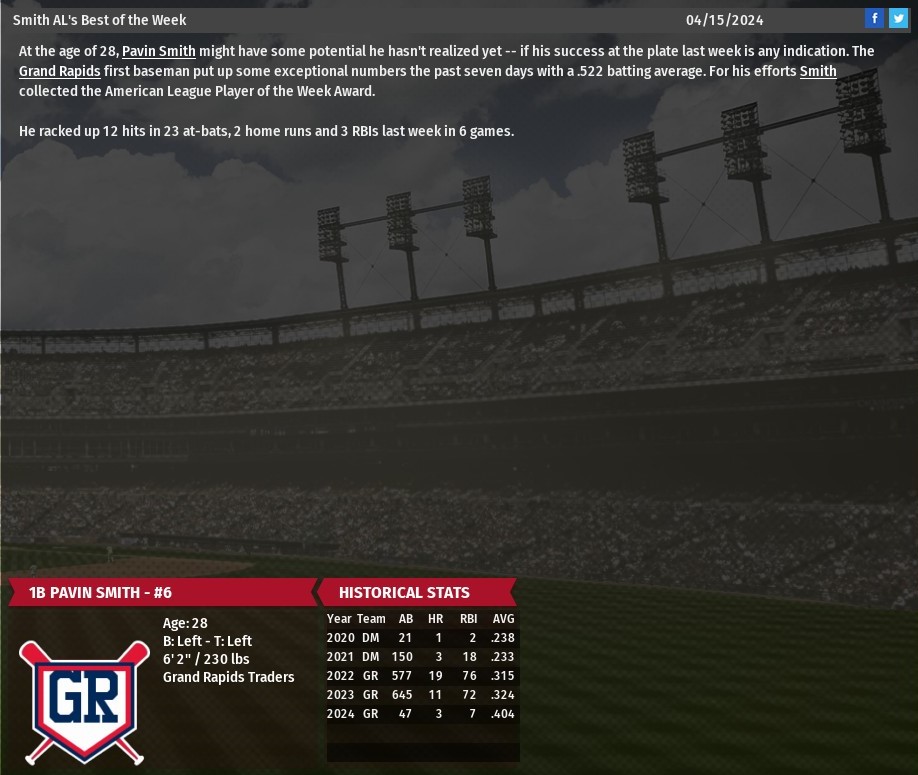This screenshot has height=775, width=918.
Task: Share the article on Facebook
Action: coord(875,18)
